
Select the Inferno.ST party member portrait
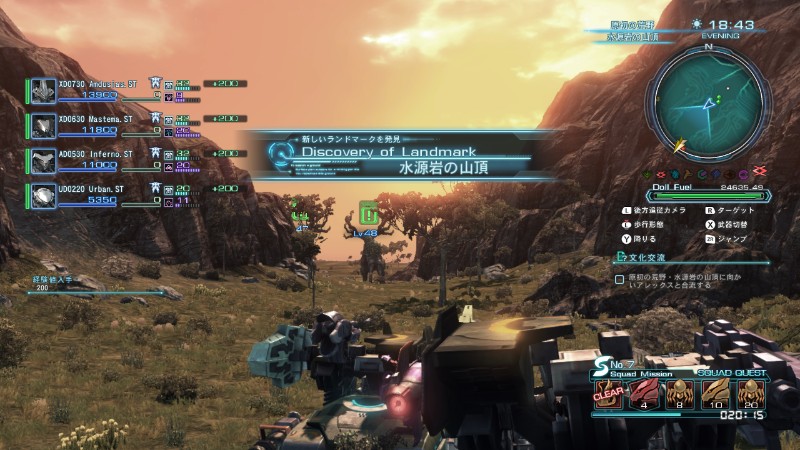tap(43, 160)
